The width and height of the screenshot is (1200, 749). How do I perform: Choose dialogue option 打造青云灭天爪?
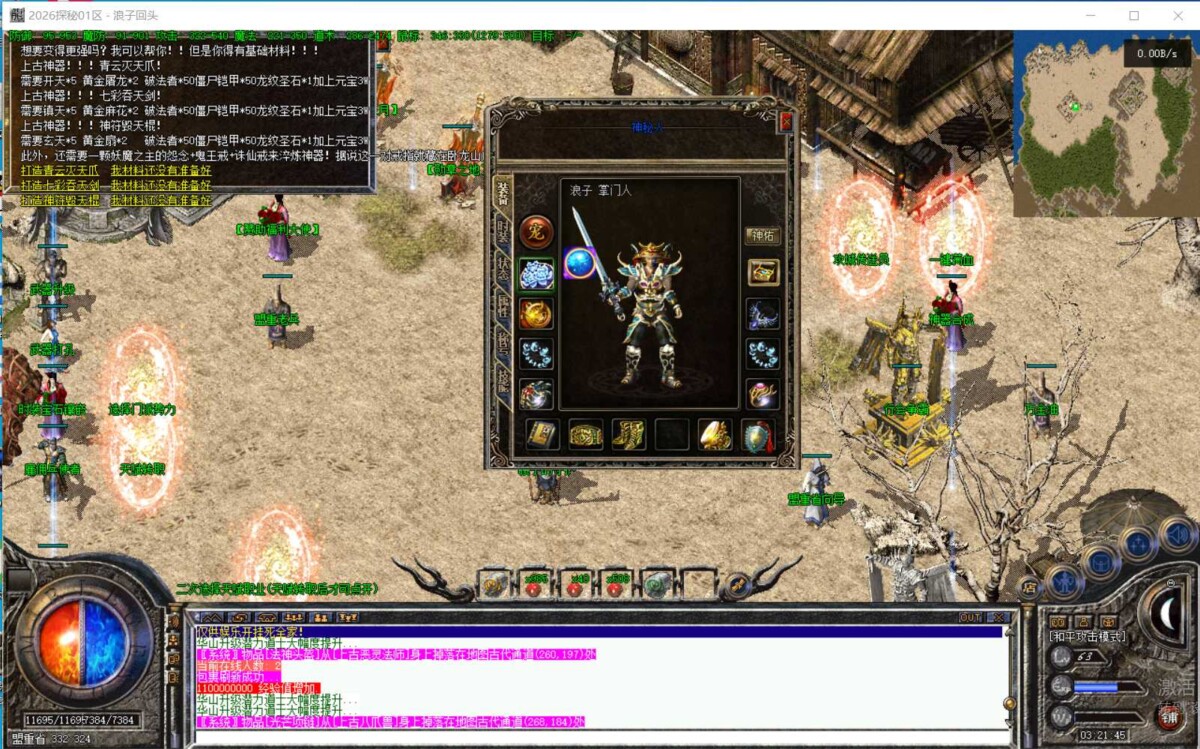60,171
